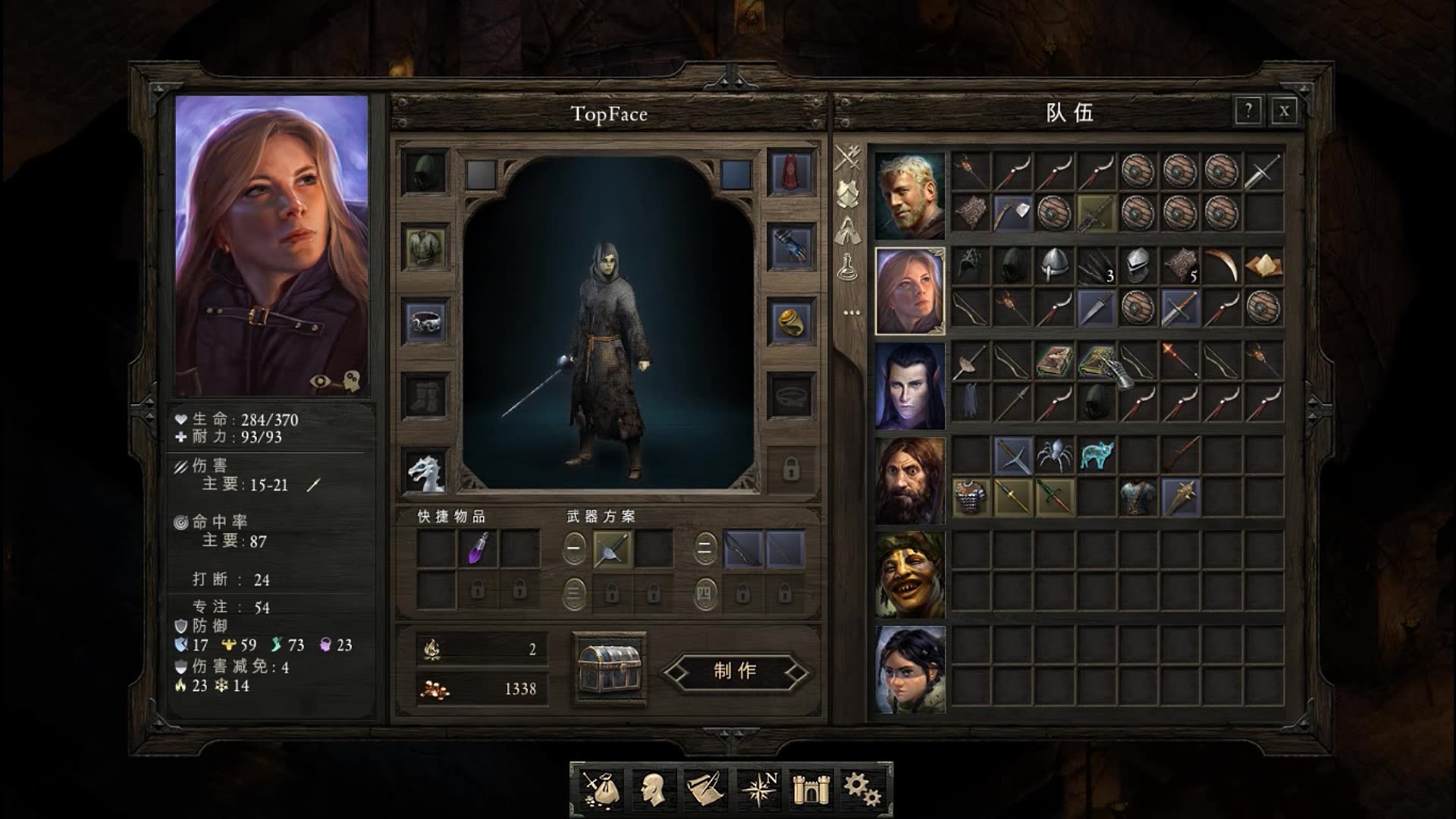Filter inventory by weapons crossed-swords tab
This screenshot has width=1456, height=819.
pos(848,158)
